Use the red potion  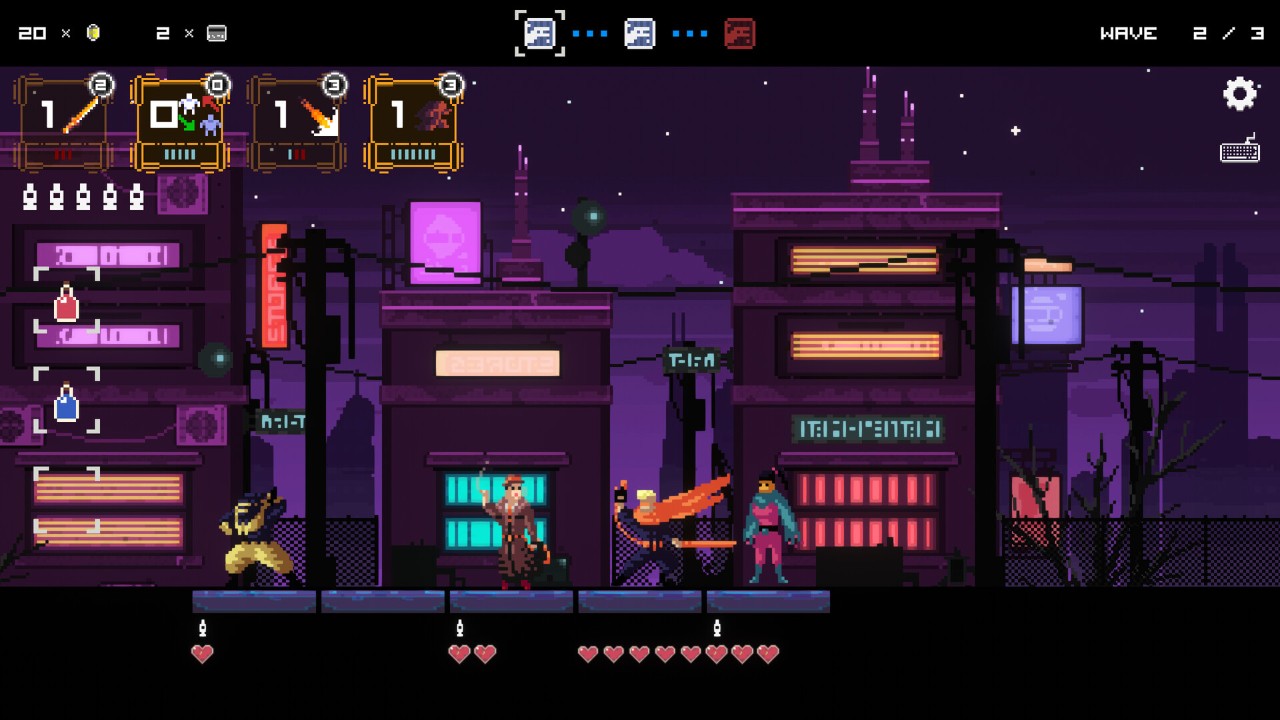click(66, 301)
